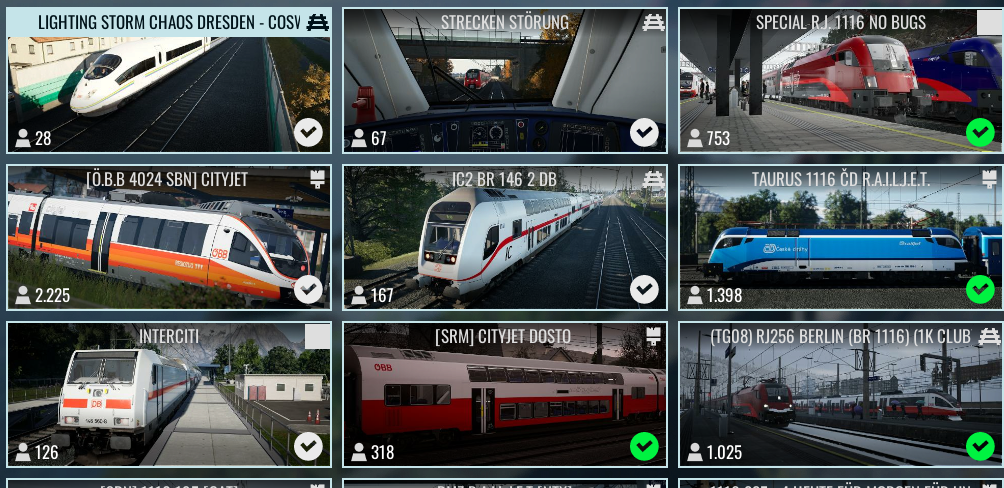The width and height of the screenshot is (1004, 488).
Task: Toggle the green checkmark on Special RJ 1116
Action: 980,132
